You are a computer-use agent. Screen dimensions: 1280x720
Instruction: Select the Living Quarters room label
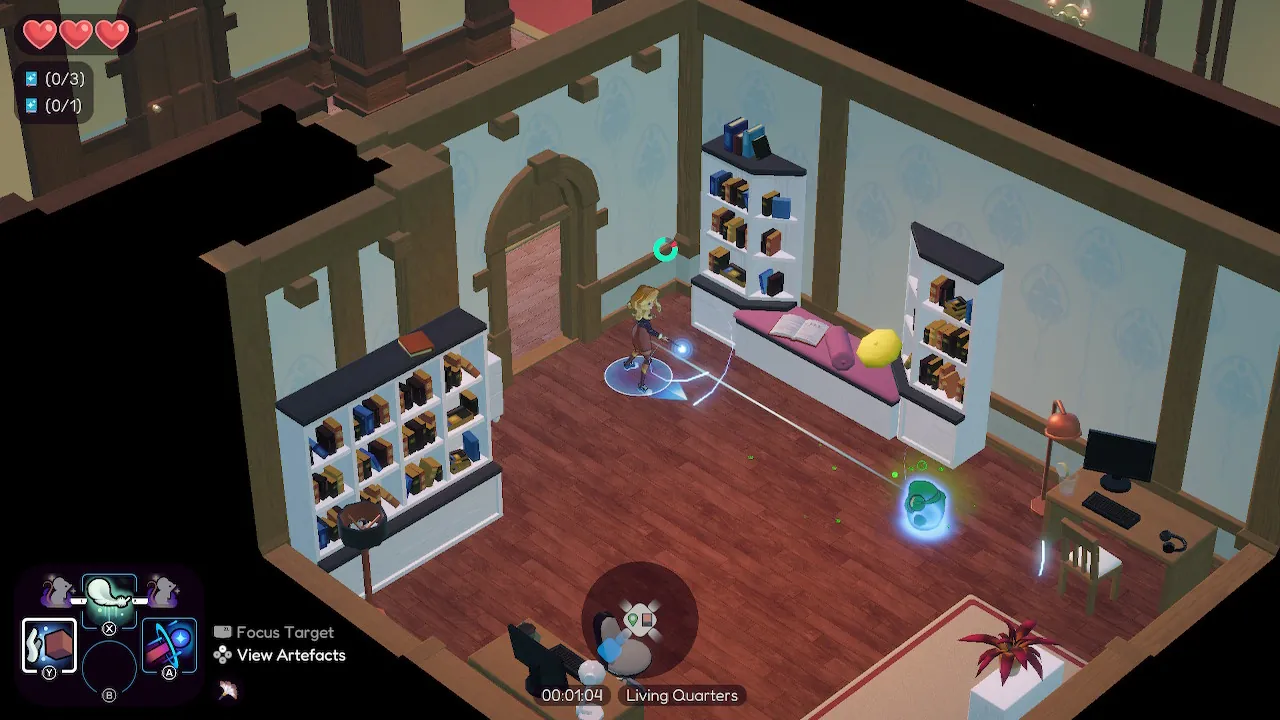681,695
